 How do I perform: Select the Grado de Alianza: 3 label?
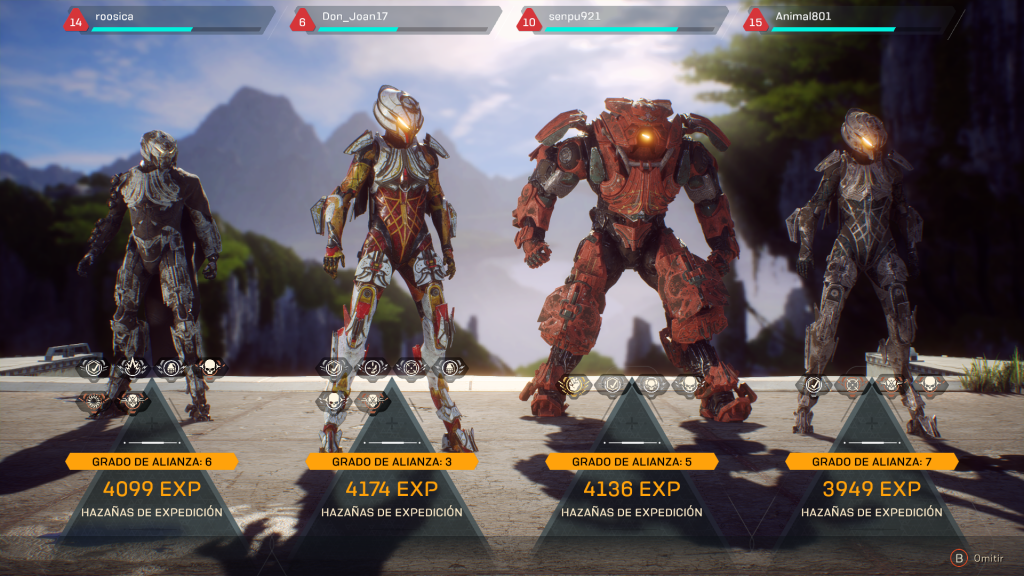(x=392, y=461)
